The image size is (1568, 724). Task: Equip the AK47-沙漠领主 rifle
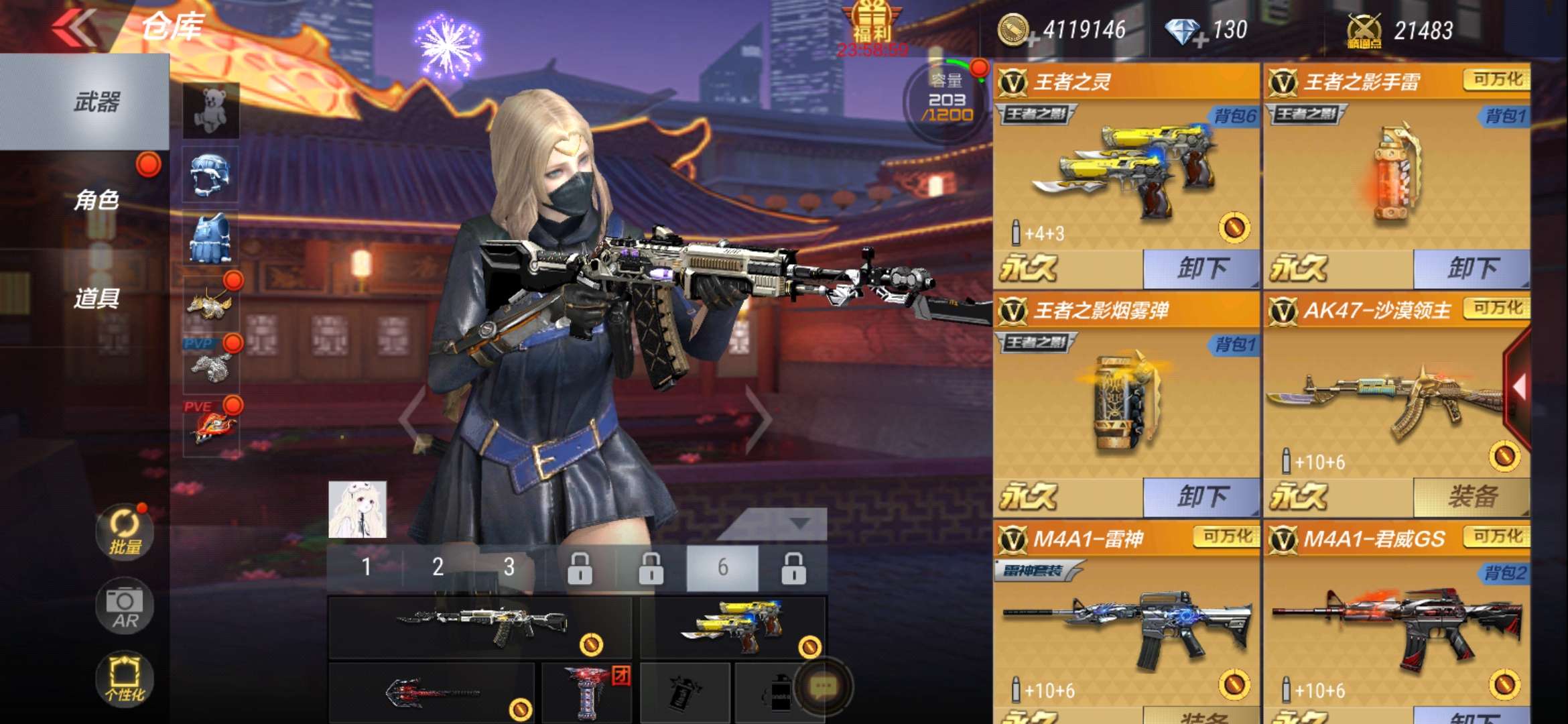pos(1472,497)
